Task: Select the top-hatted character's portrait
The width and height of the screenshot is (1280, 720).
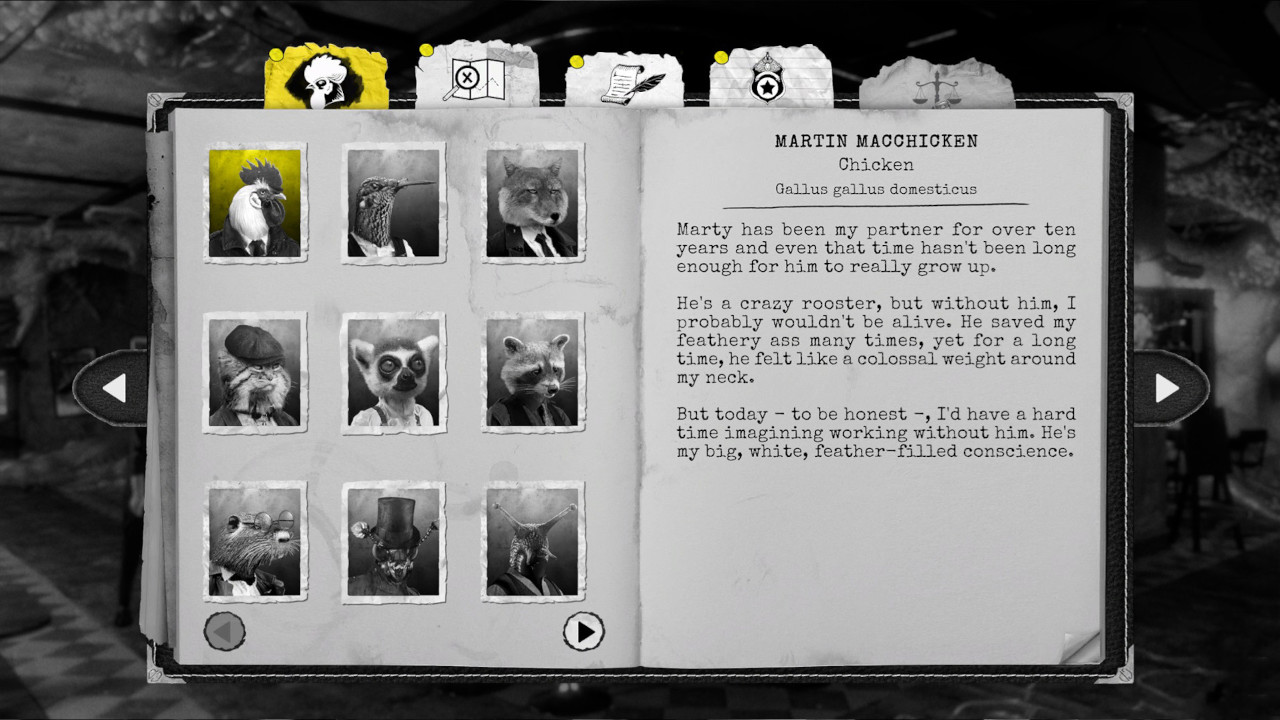Action: (394, 542)
